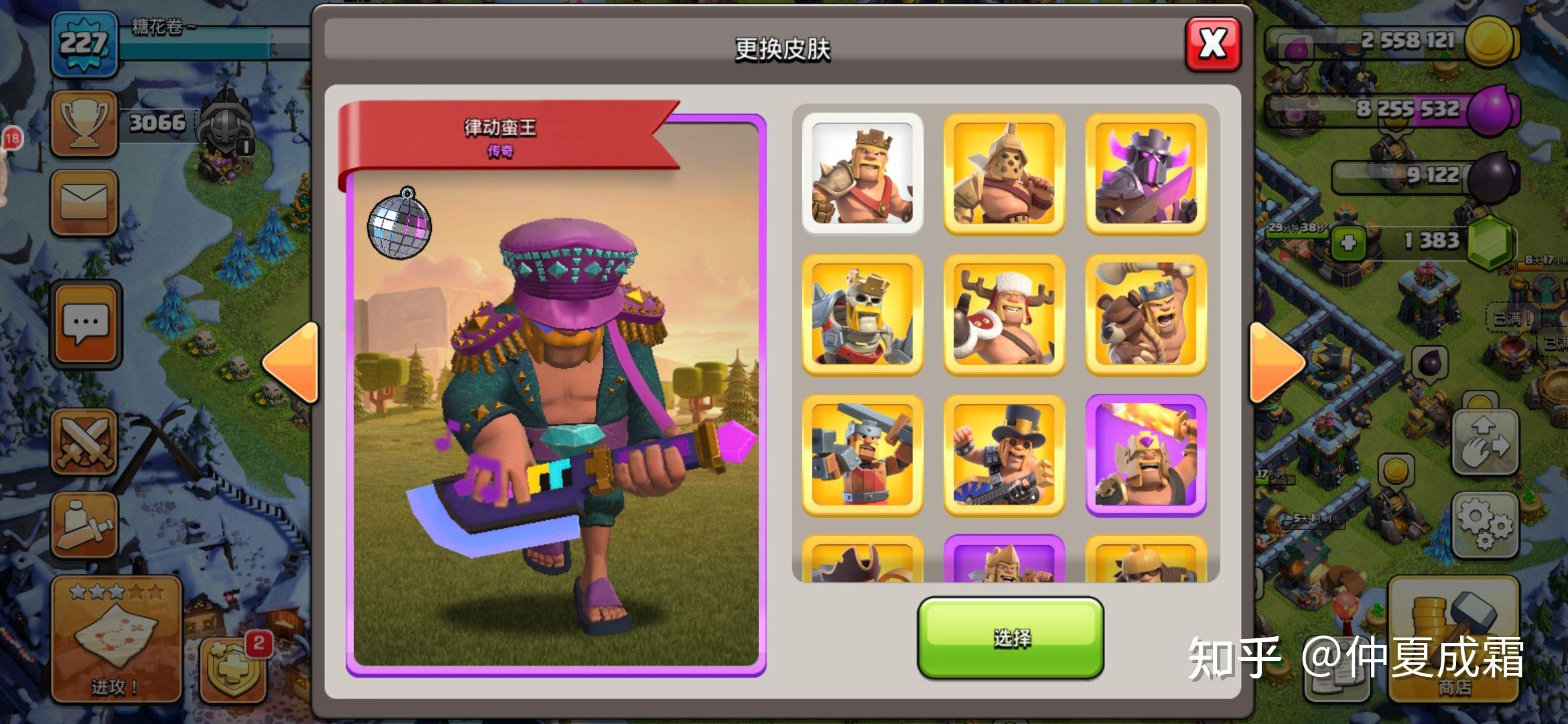Viewport: 1568px width, 724px height.
Task: Show the next hero with right arrow
Action: click(x=1276, y=363)
